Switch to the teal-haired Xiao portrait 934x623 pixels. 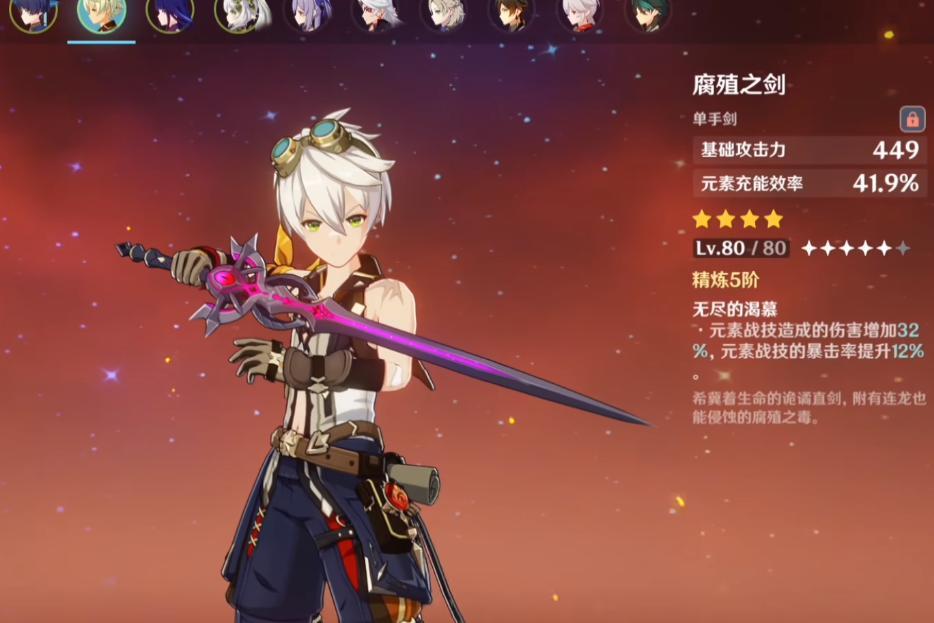(x=647, y=14)
